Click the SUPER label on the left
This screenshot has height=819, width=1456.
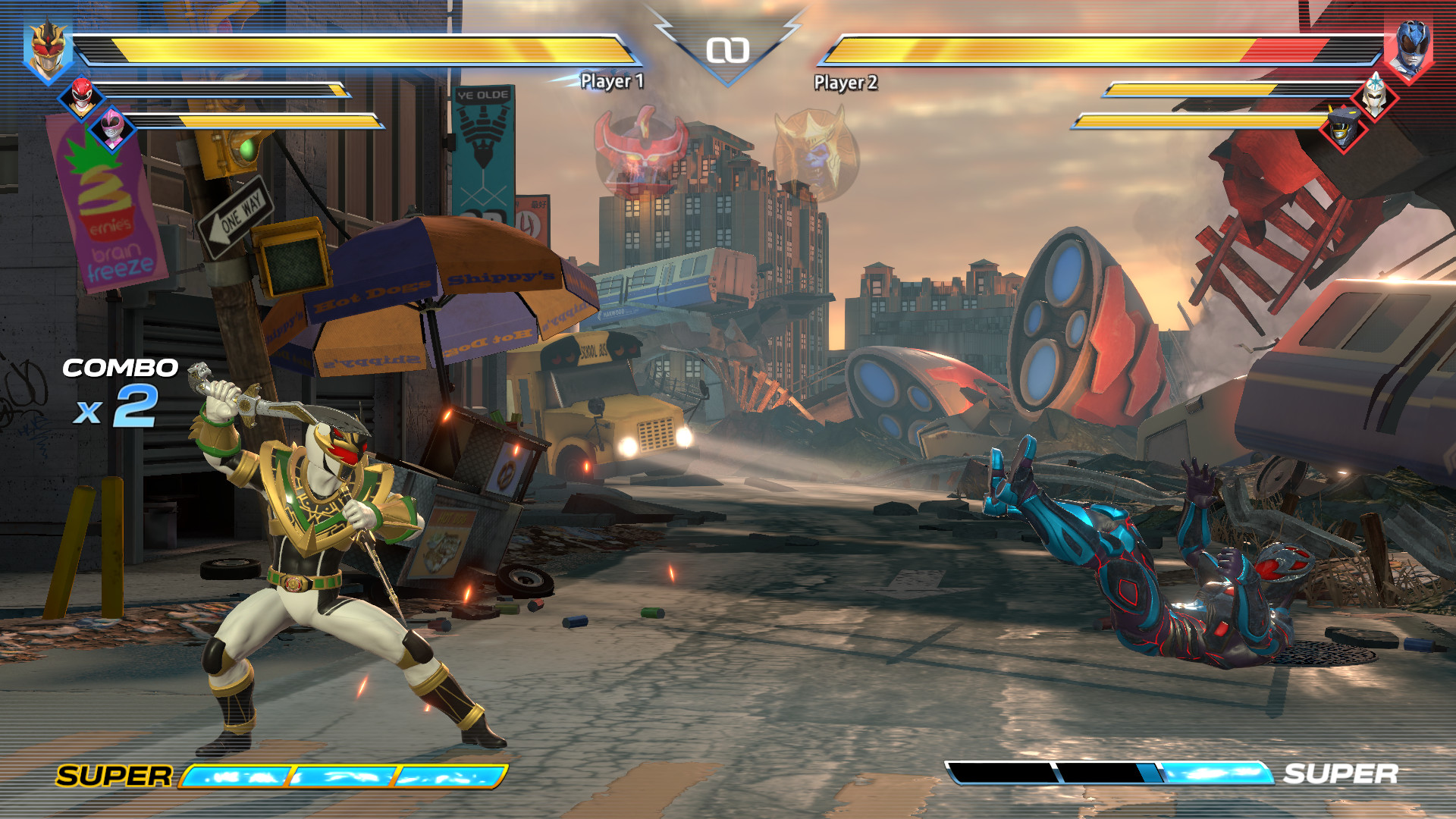114,777
